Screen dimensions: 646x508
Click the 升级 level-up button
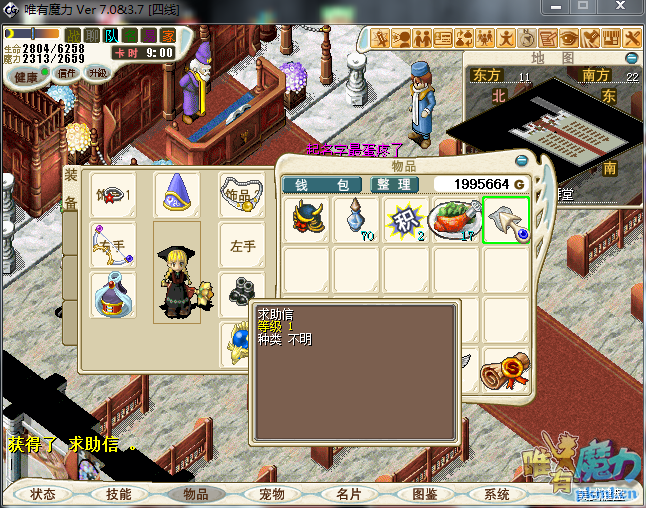pyautogui.click(x=98, y=74)
